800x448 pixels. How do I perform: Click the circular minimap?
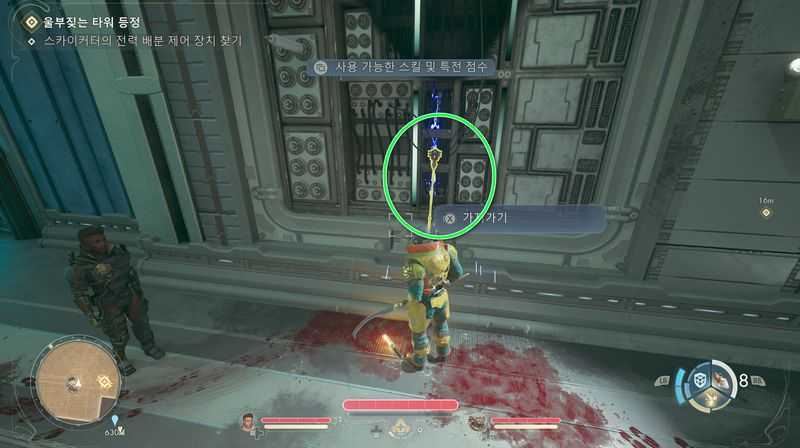pyautogui.click(x=77, y=381)
